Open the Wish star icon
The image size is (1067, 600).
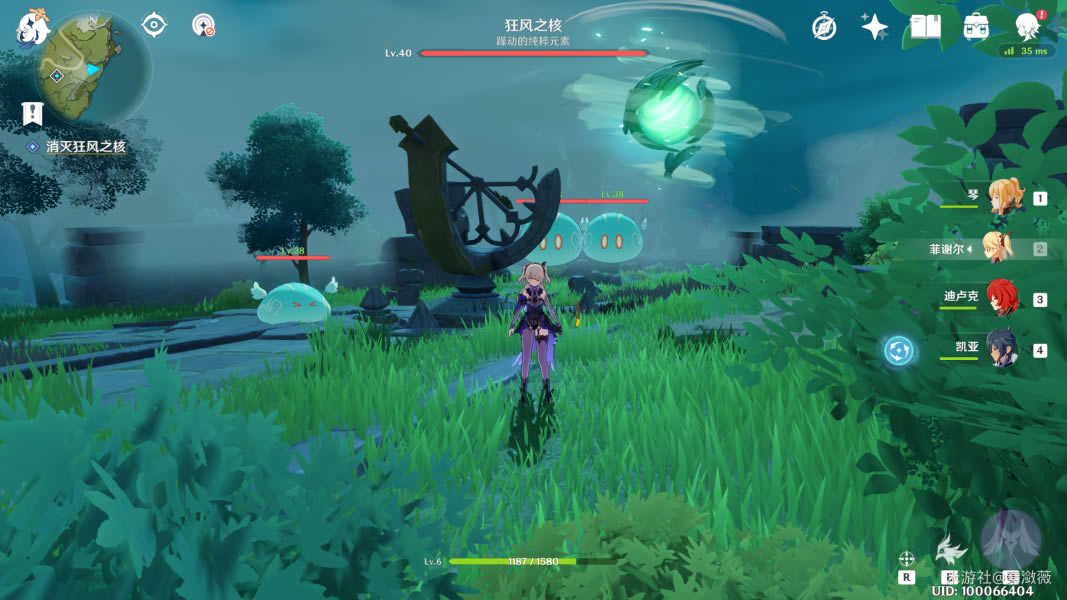tap(875, 27)
